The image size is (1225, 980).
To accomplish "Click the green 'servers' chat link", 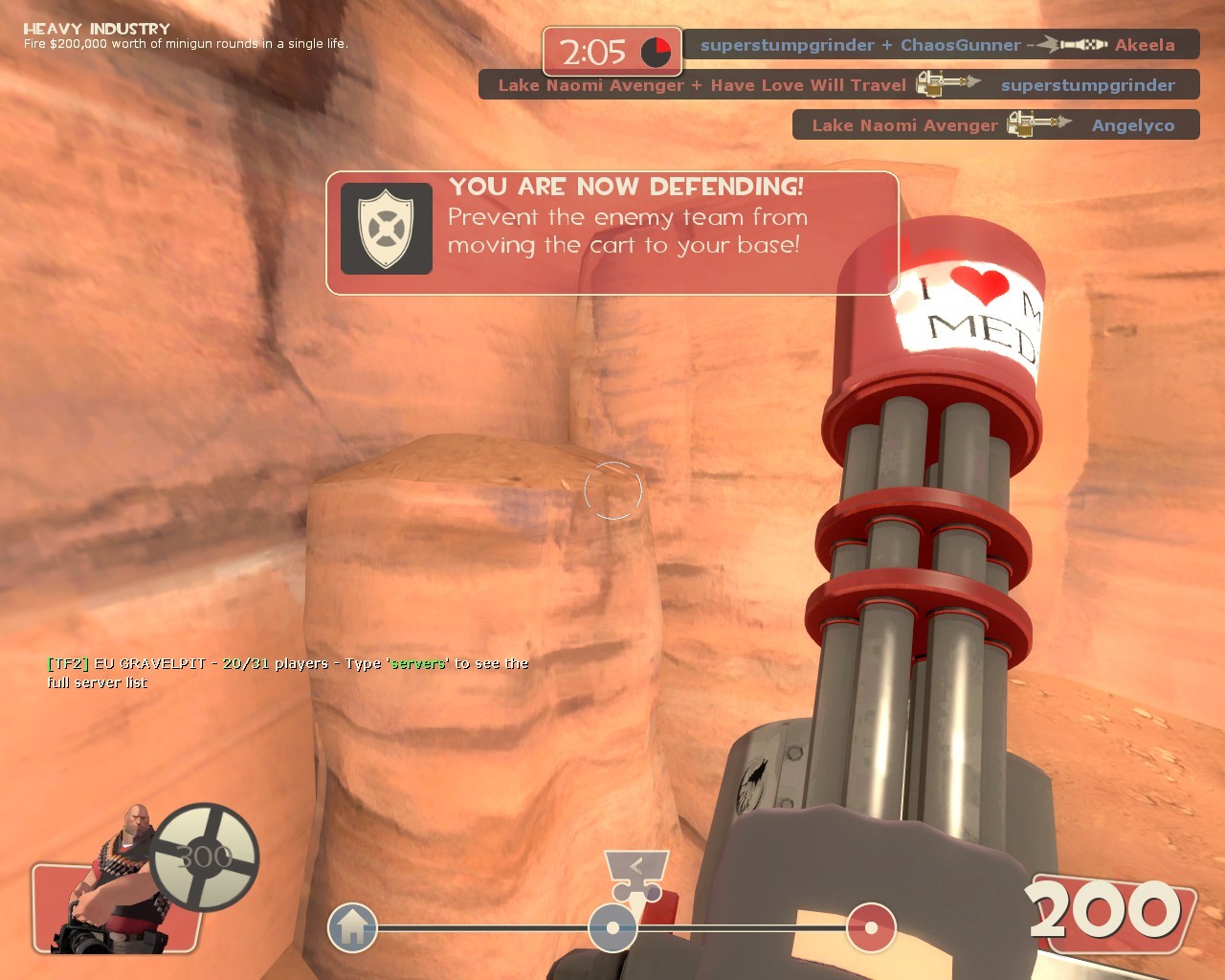I will 417,662.
